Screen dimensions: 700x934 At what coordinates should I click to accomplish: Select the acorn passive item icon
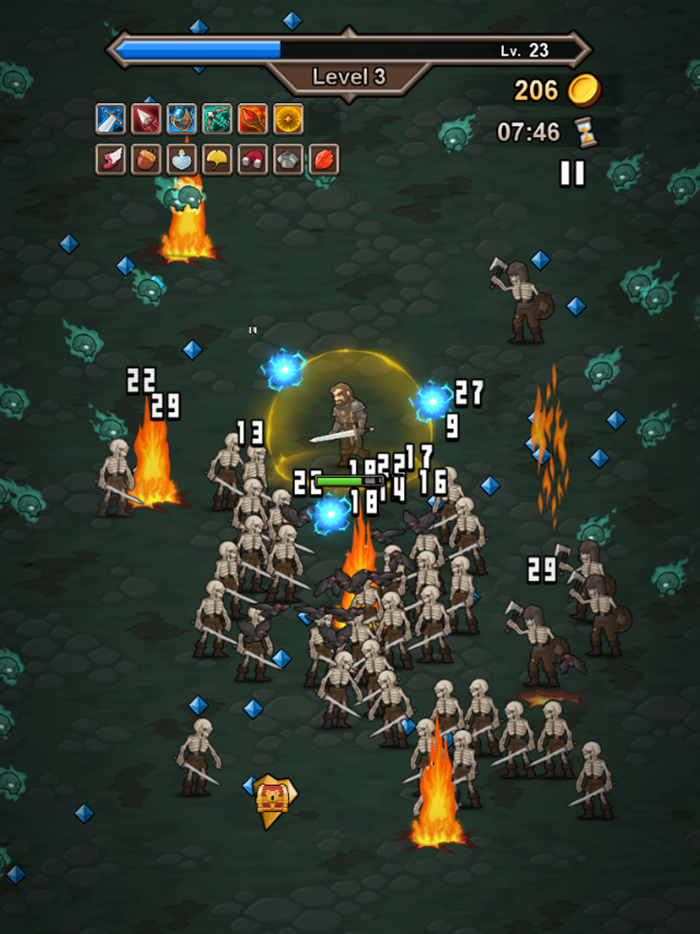(x=146, y=159)
